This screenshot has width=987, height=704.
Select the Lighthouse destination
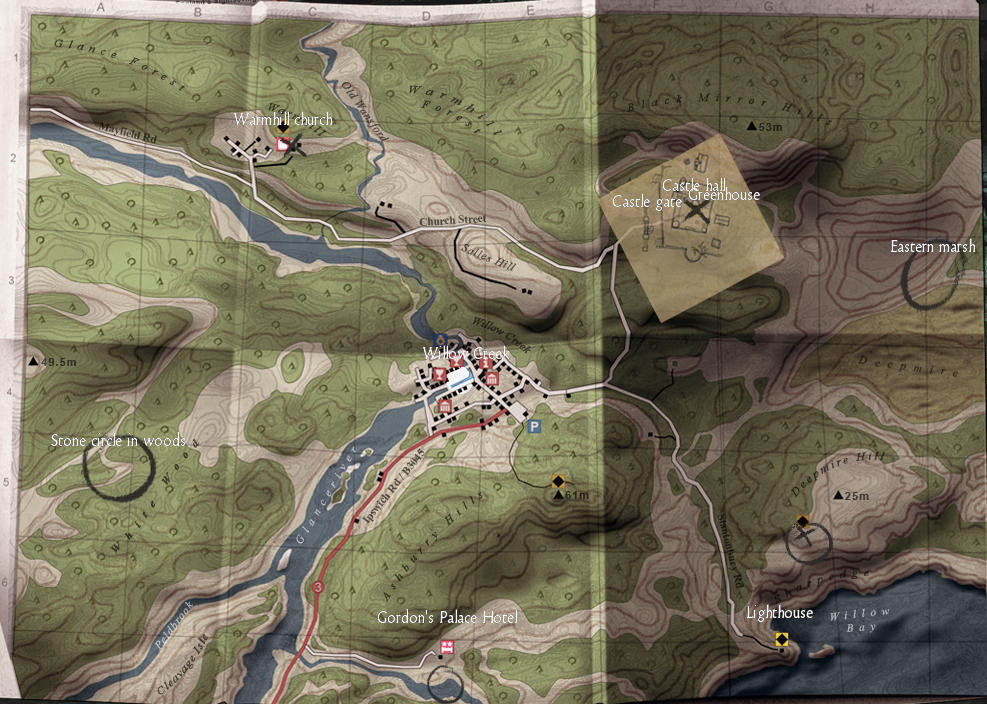pyautogui.click(x=780, y=613)
